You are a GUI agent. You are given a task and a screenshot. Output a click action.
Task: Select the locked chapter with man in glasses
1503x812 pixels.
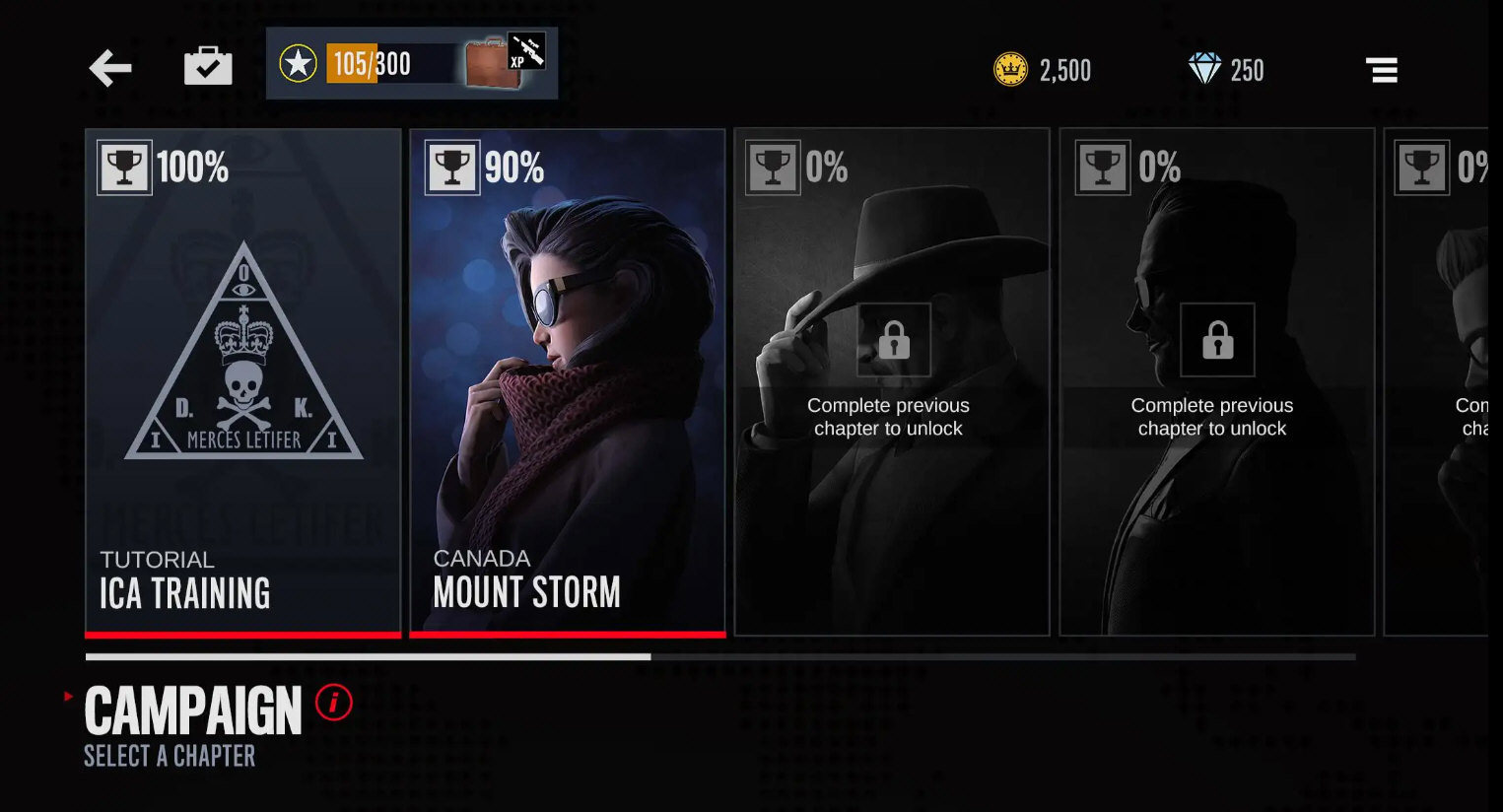1216,382
